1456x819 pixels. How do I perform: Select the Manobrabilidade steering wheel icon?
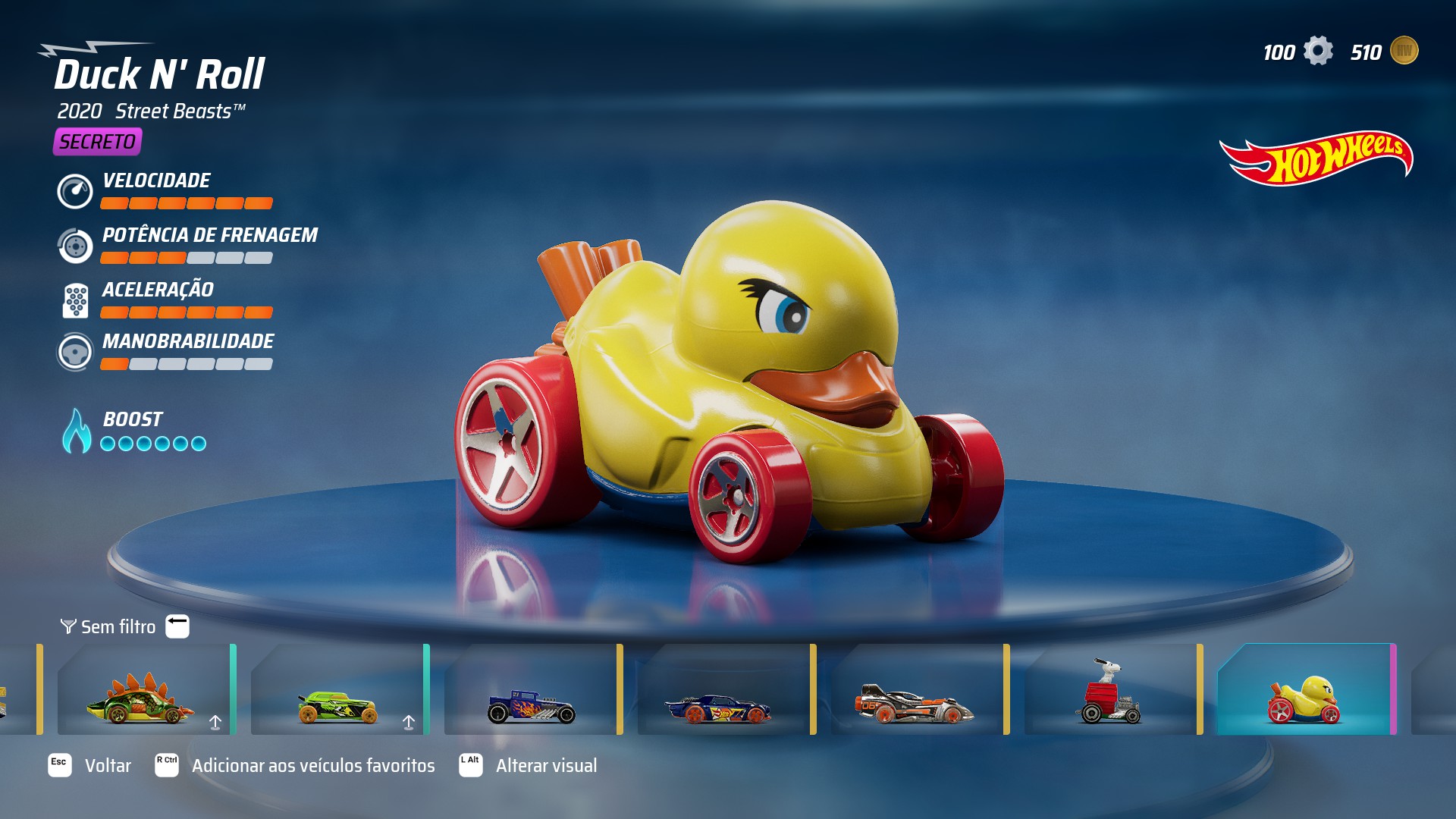click(75, 352)
